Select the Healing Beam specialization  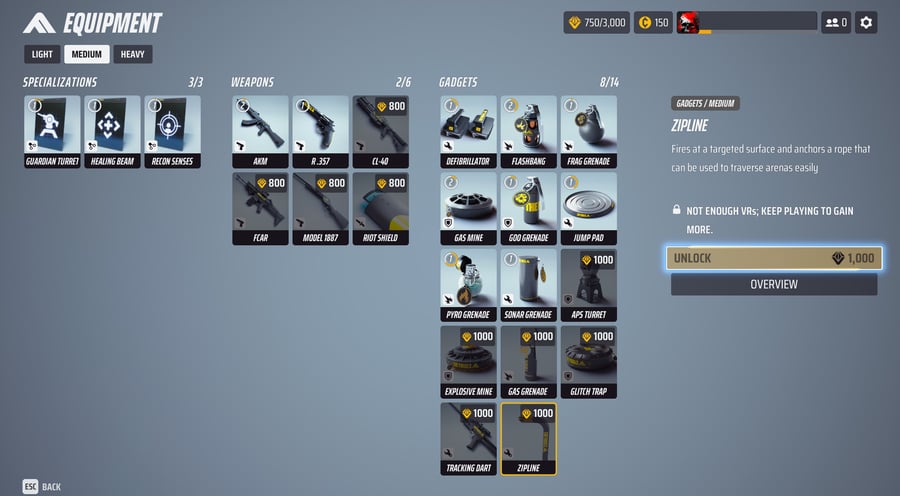pyautogui.click(x=112, y=131)
